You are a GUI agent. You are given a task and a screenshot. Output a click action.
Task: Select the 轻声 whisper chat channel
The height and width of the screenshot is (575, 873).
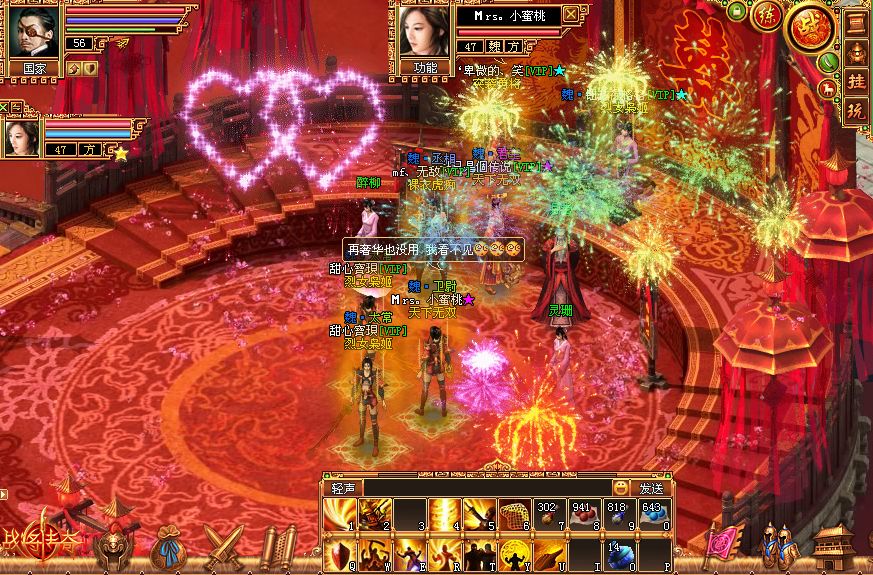tap(345, 488)
